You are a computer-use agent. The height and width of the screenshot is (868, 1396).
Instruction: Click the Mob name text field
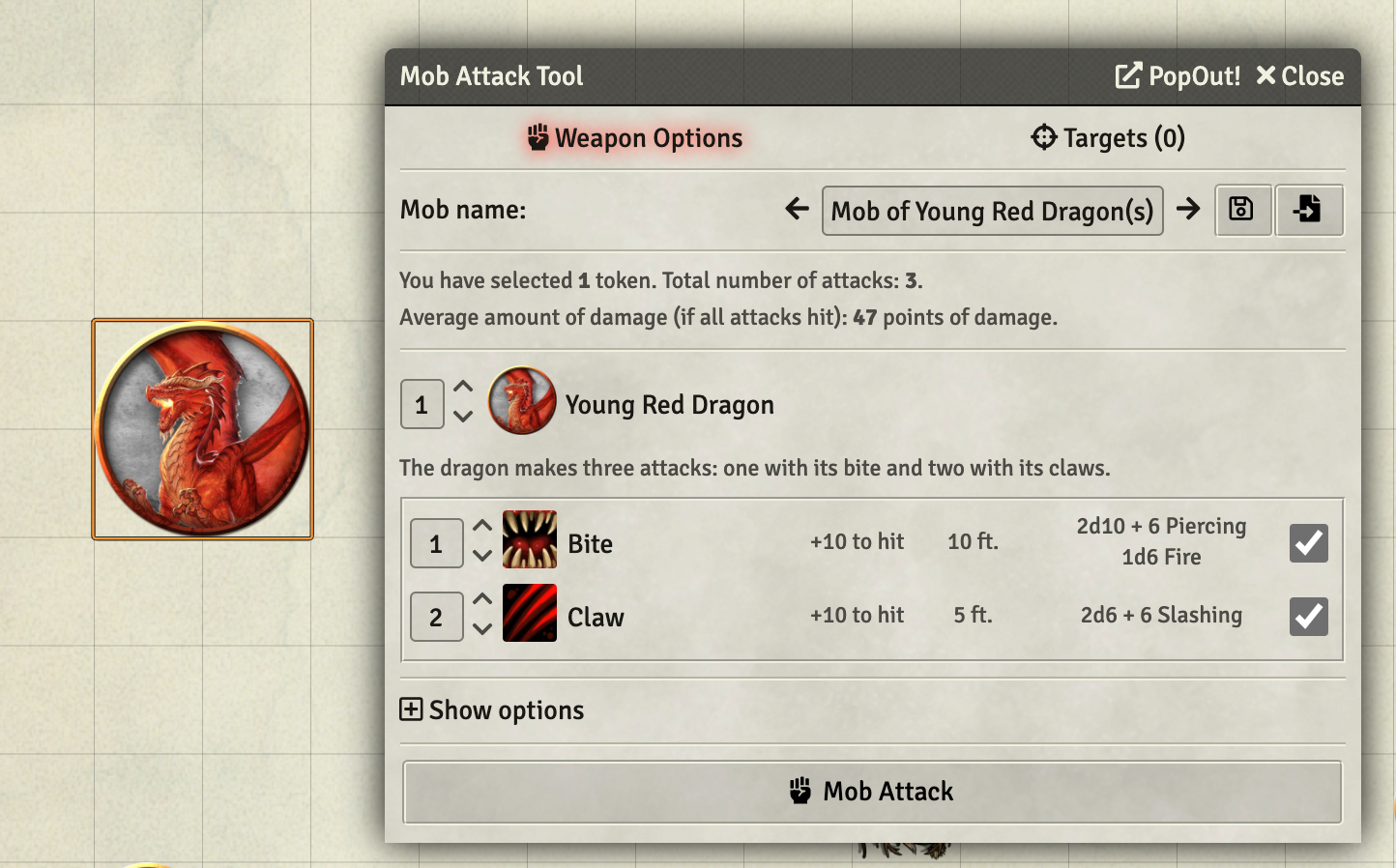click(x=992, y=210)
